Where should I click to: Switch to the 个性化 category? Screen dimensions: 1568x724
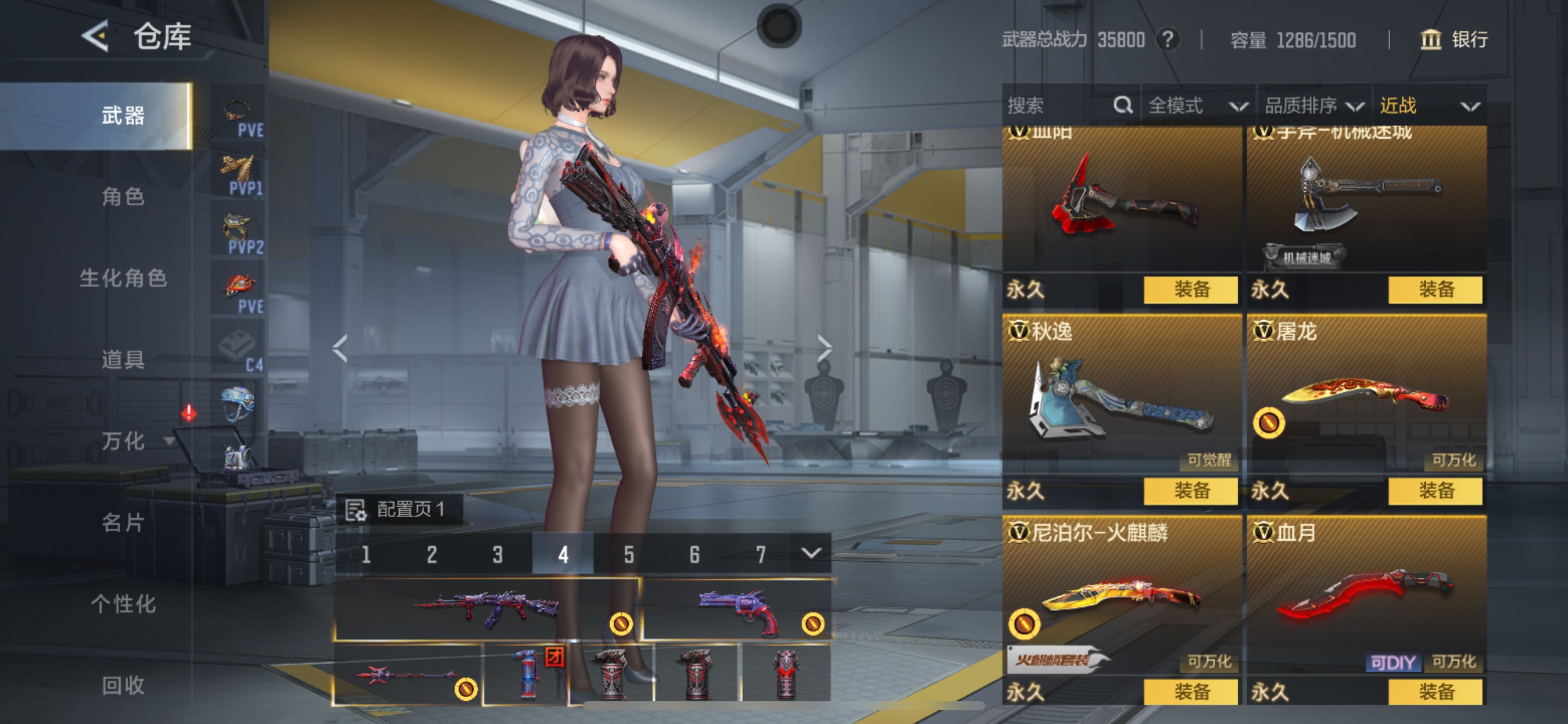tap(123, 604)
